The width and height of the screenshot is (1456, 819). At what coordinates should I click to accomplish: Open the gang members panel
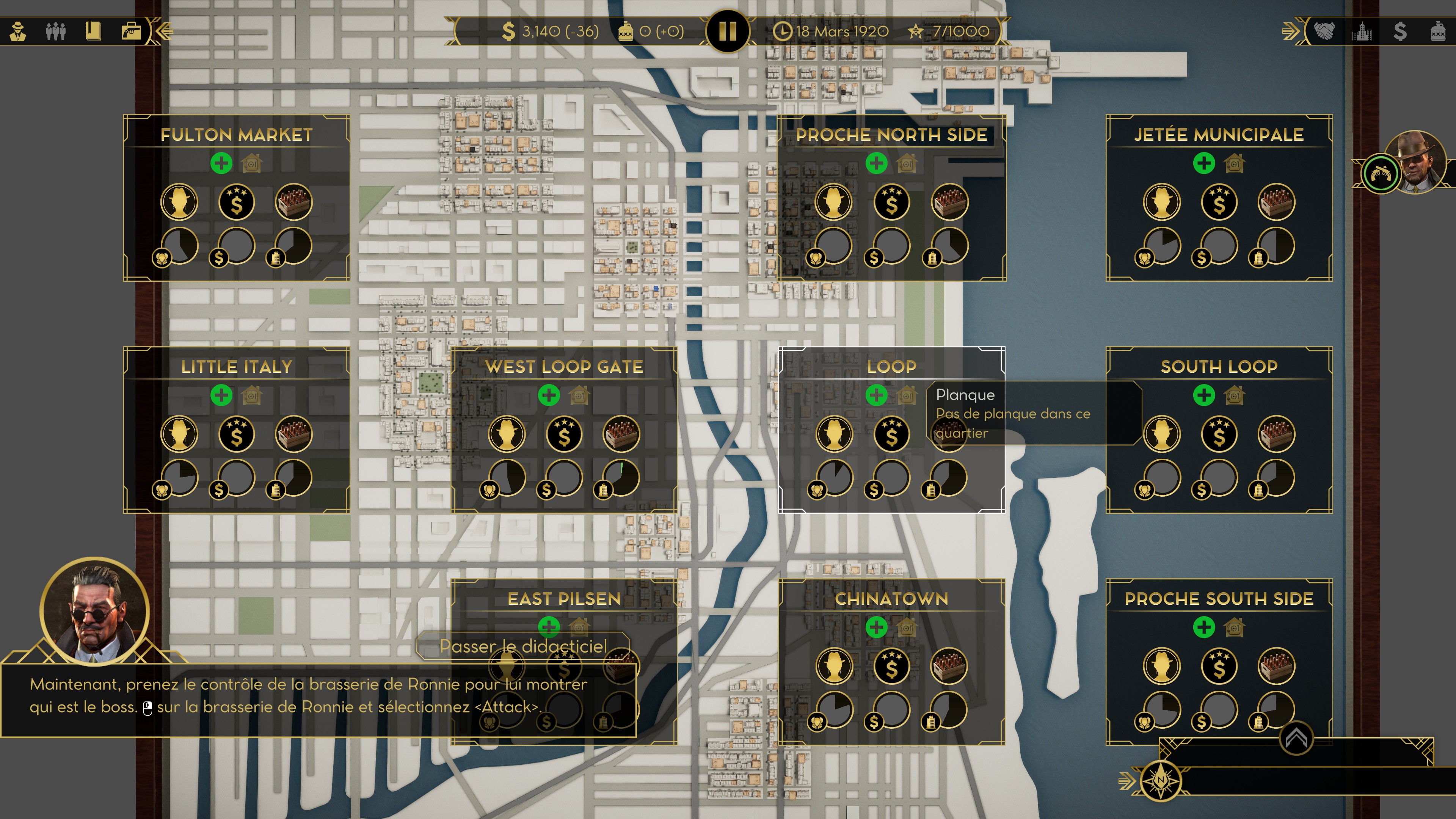point(55,31)
